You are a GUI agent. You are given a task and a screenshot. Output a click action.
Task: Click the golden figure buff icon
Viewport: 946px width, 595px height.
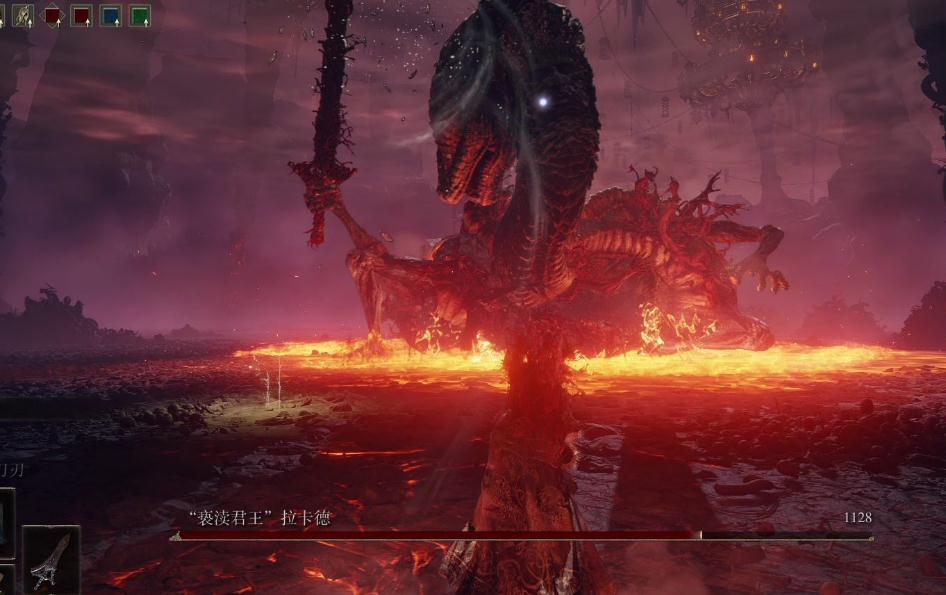click(23, 16)
